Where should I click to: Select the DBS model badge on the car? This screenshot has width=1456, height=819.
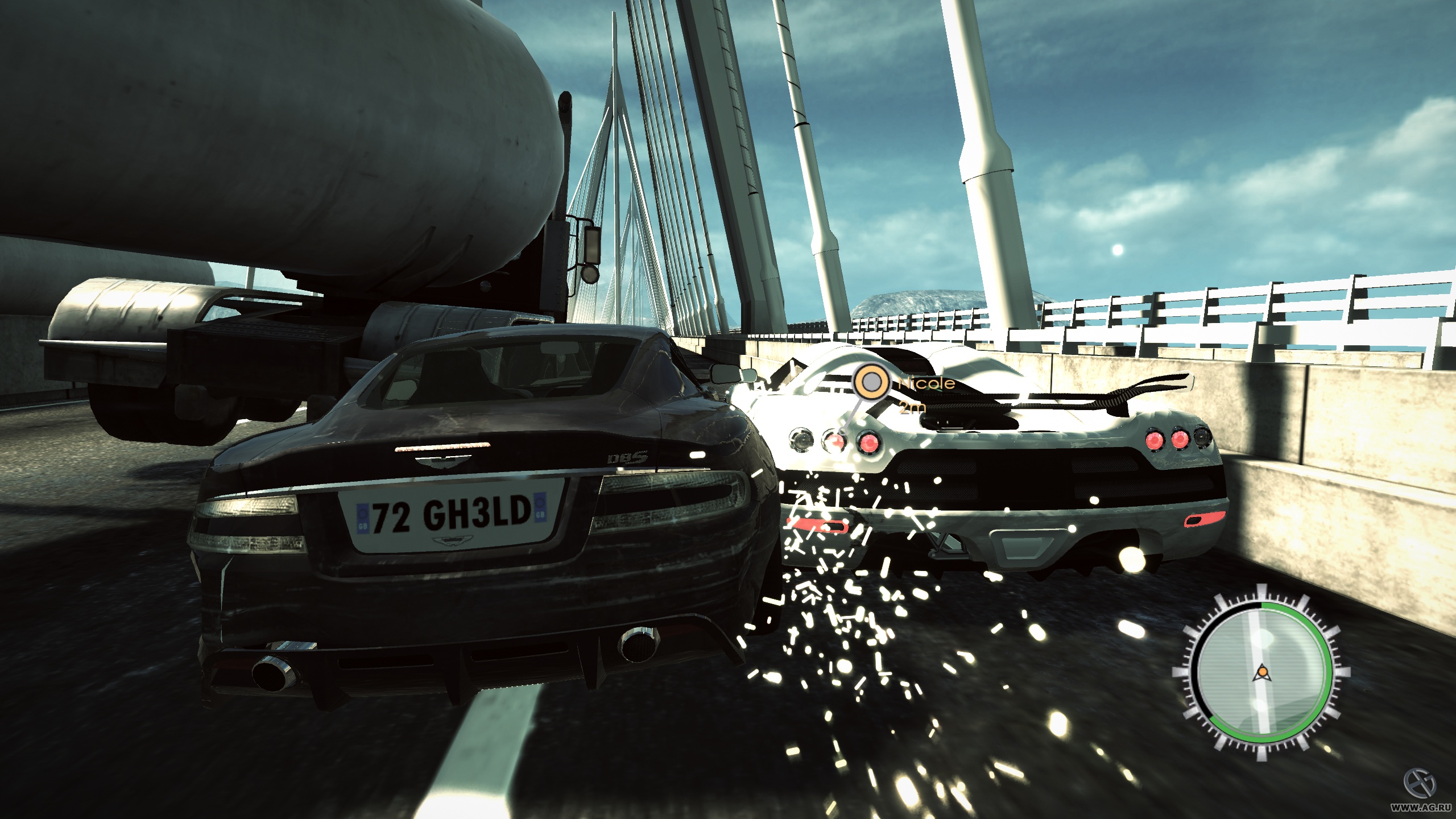(627, 458)
